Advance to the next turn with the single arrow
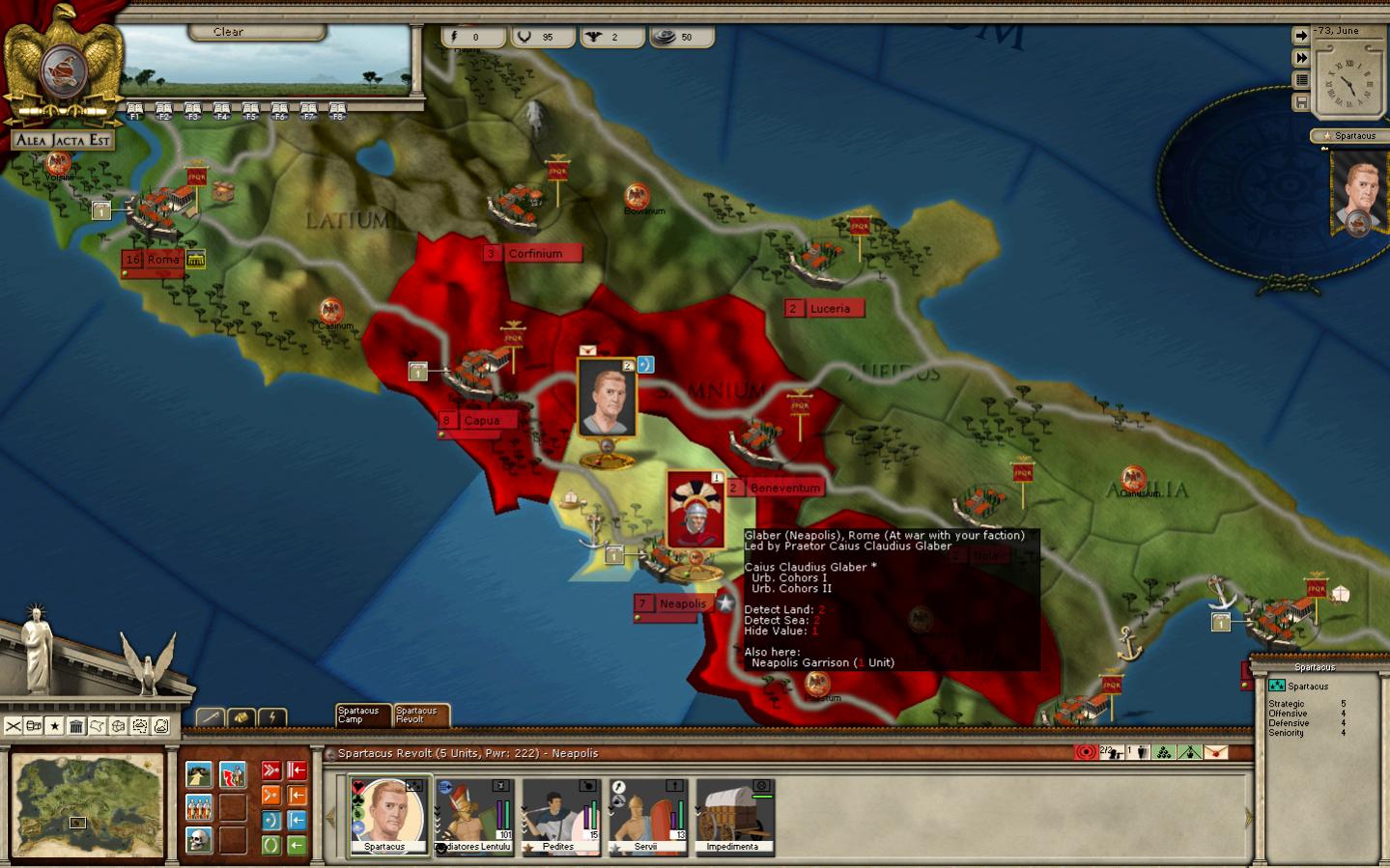This screenshot has width=1390, height=868. coord(1301,36)
